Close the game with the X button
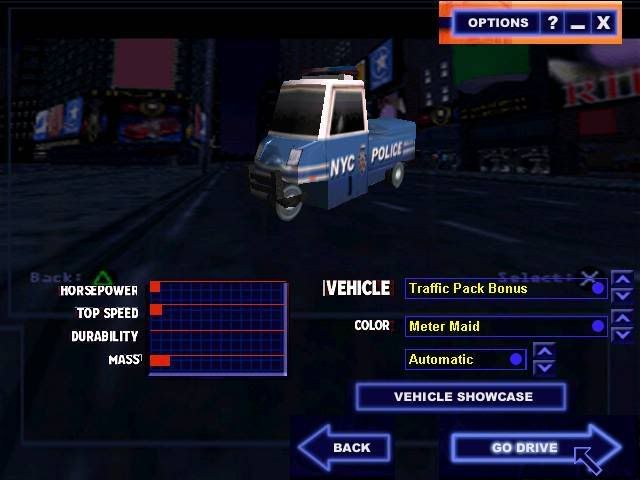Viewport: 640px width, 480px height. pyautogui.click(x=603, y=22)
